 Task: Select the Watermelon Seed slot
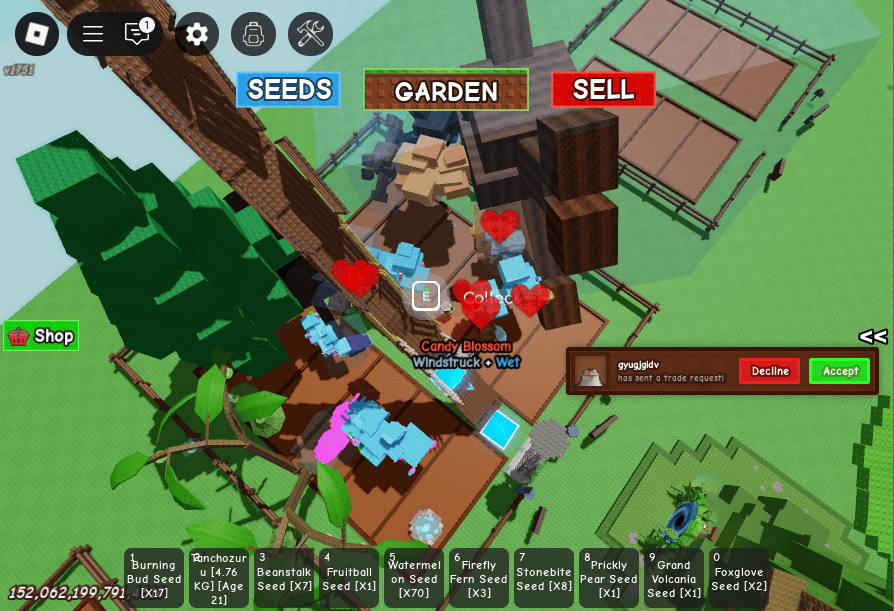[x=414, y=578]
